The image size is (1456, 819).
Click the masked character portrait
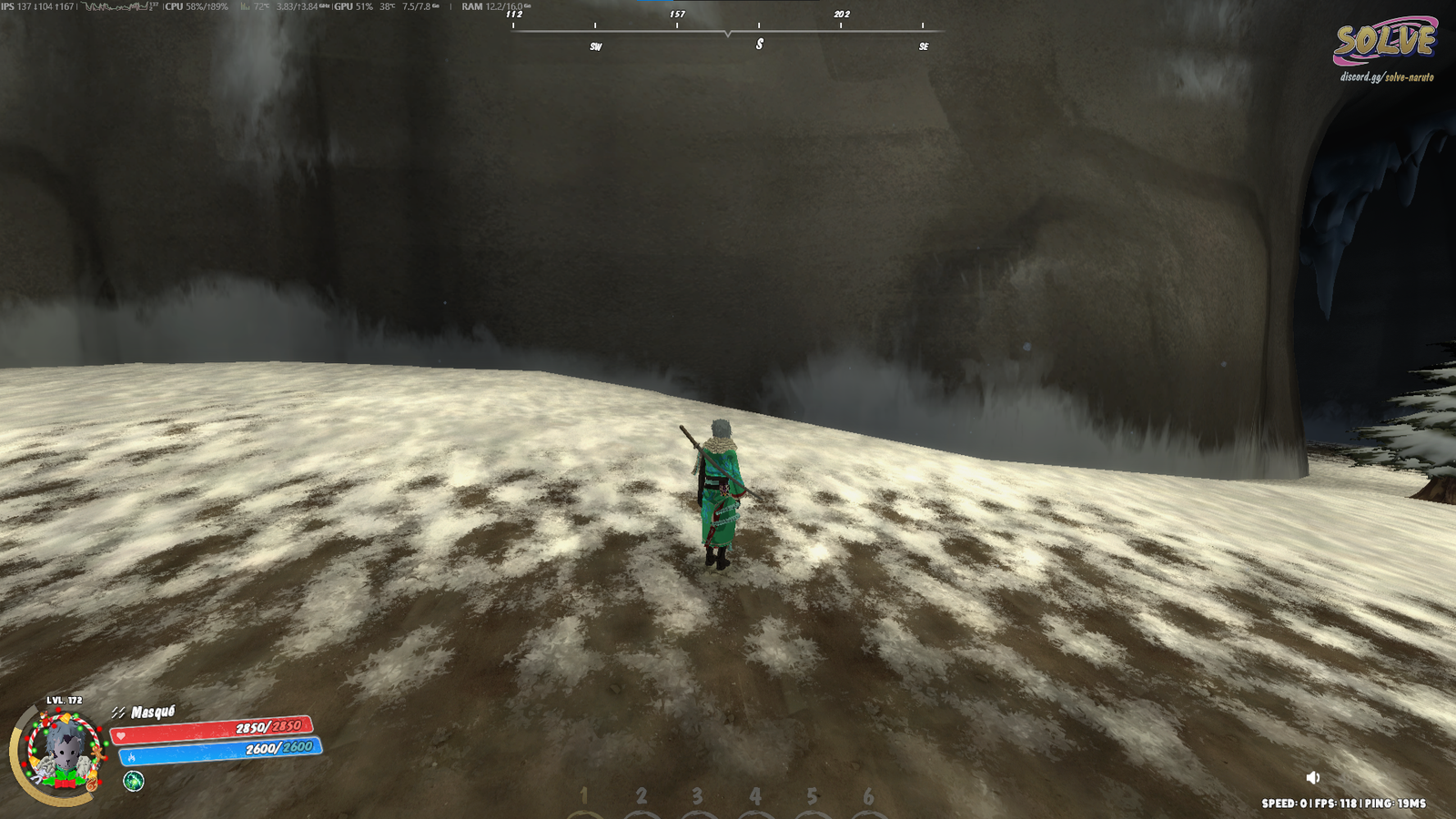(x=62, y=751)
